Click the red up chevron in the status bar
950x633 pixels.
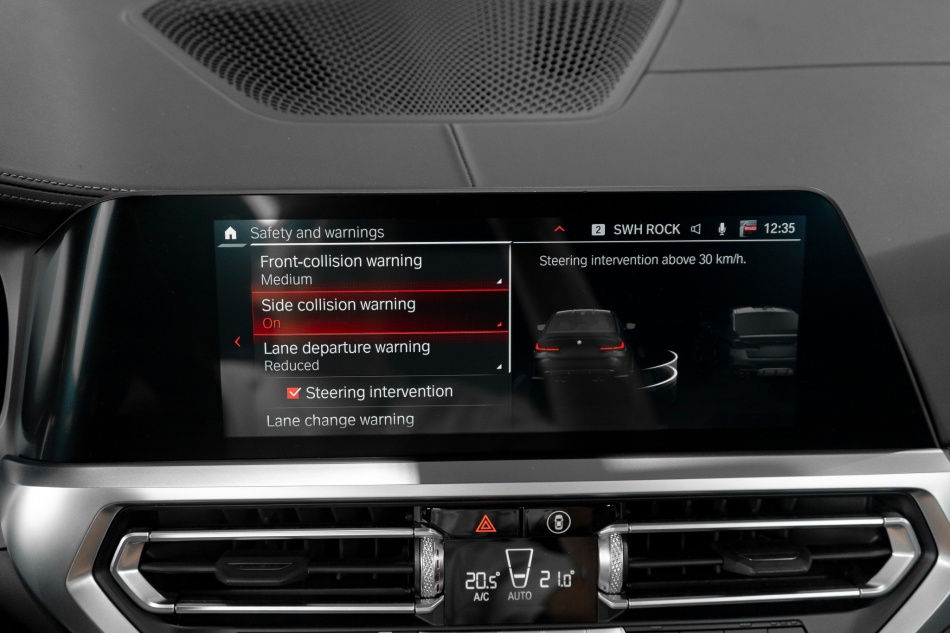(559, 229)
